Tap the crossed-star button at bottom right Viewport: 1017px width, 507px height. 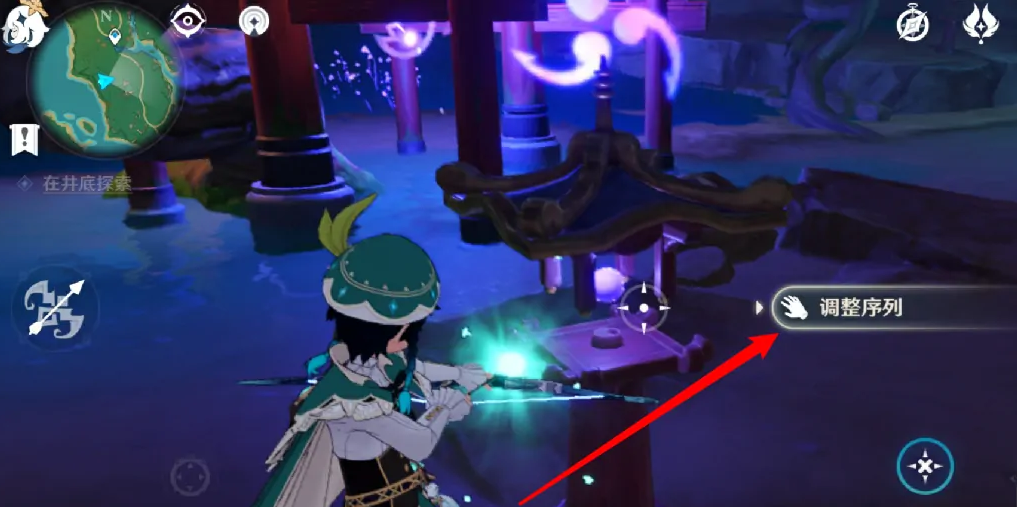tap(925, 465)
